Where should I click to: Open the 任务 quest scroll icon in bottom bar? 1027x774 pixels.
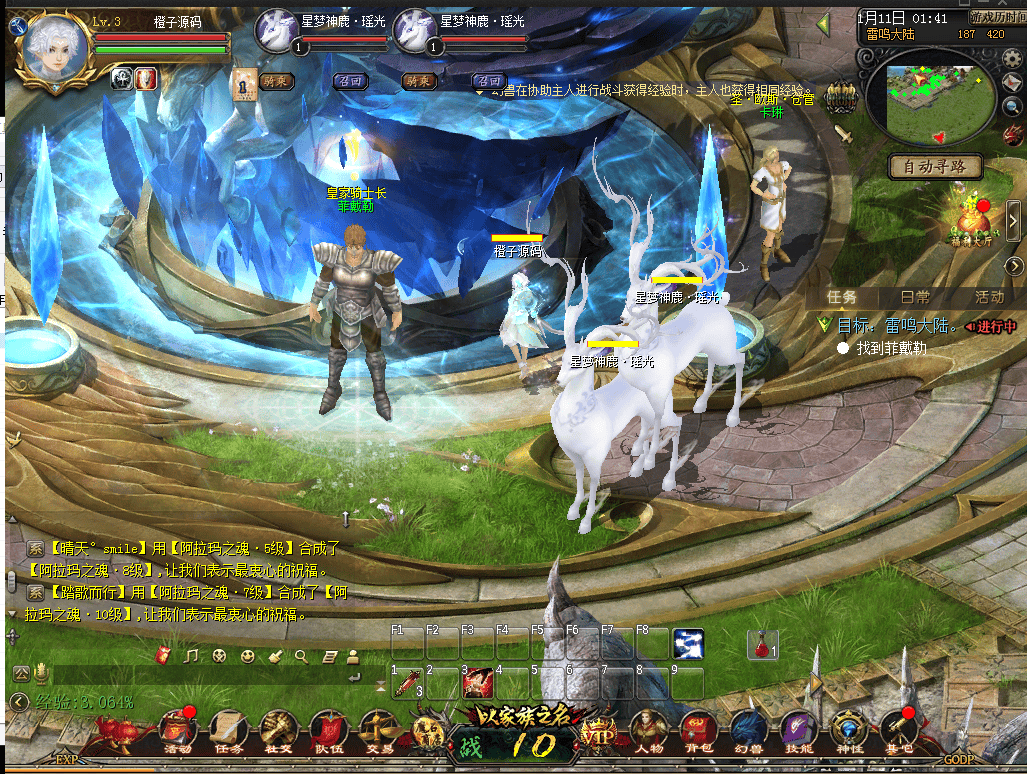[x=228, y=730]
